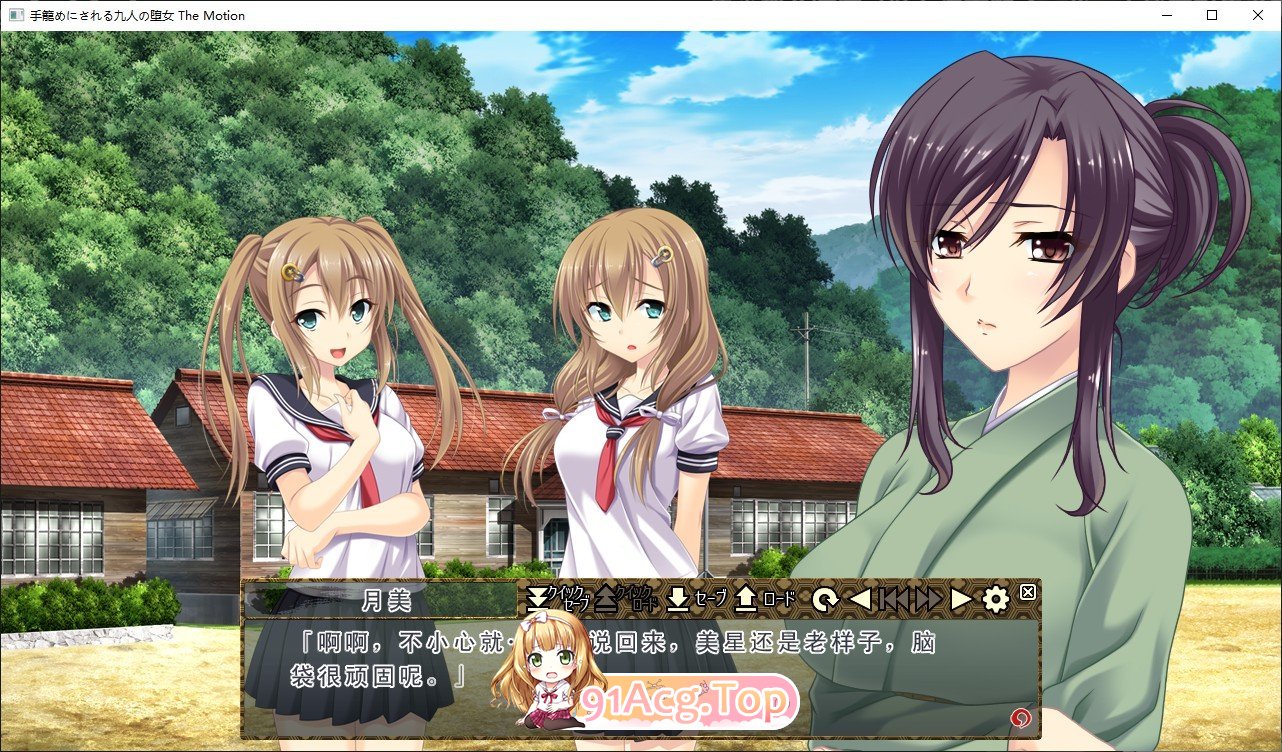Hide the message window with the X icon
Screen dimensions: 1282x752
click(1027, 592)
